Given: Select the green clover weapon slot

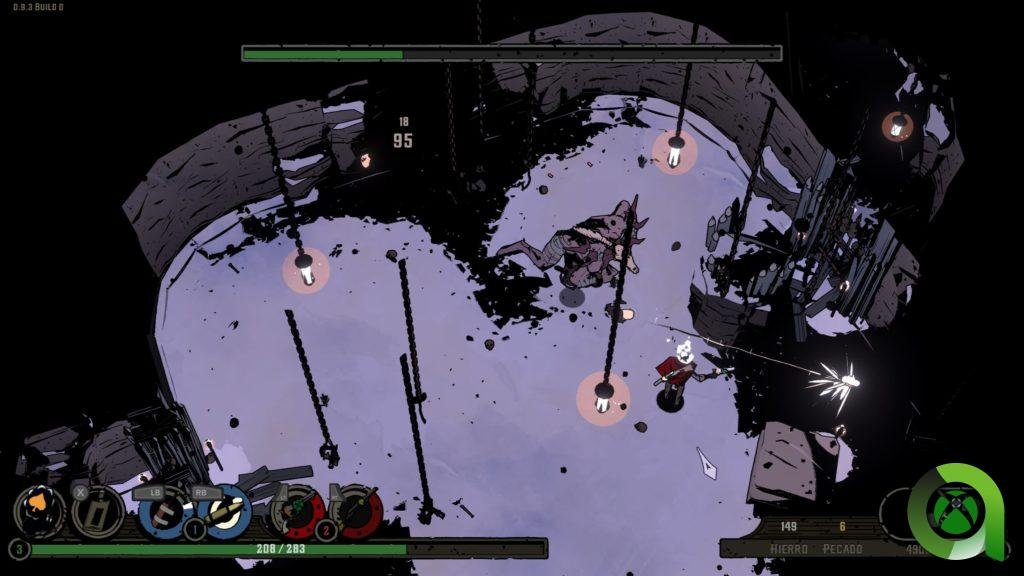Looking at the screenshot, I should coord(297,511).
